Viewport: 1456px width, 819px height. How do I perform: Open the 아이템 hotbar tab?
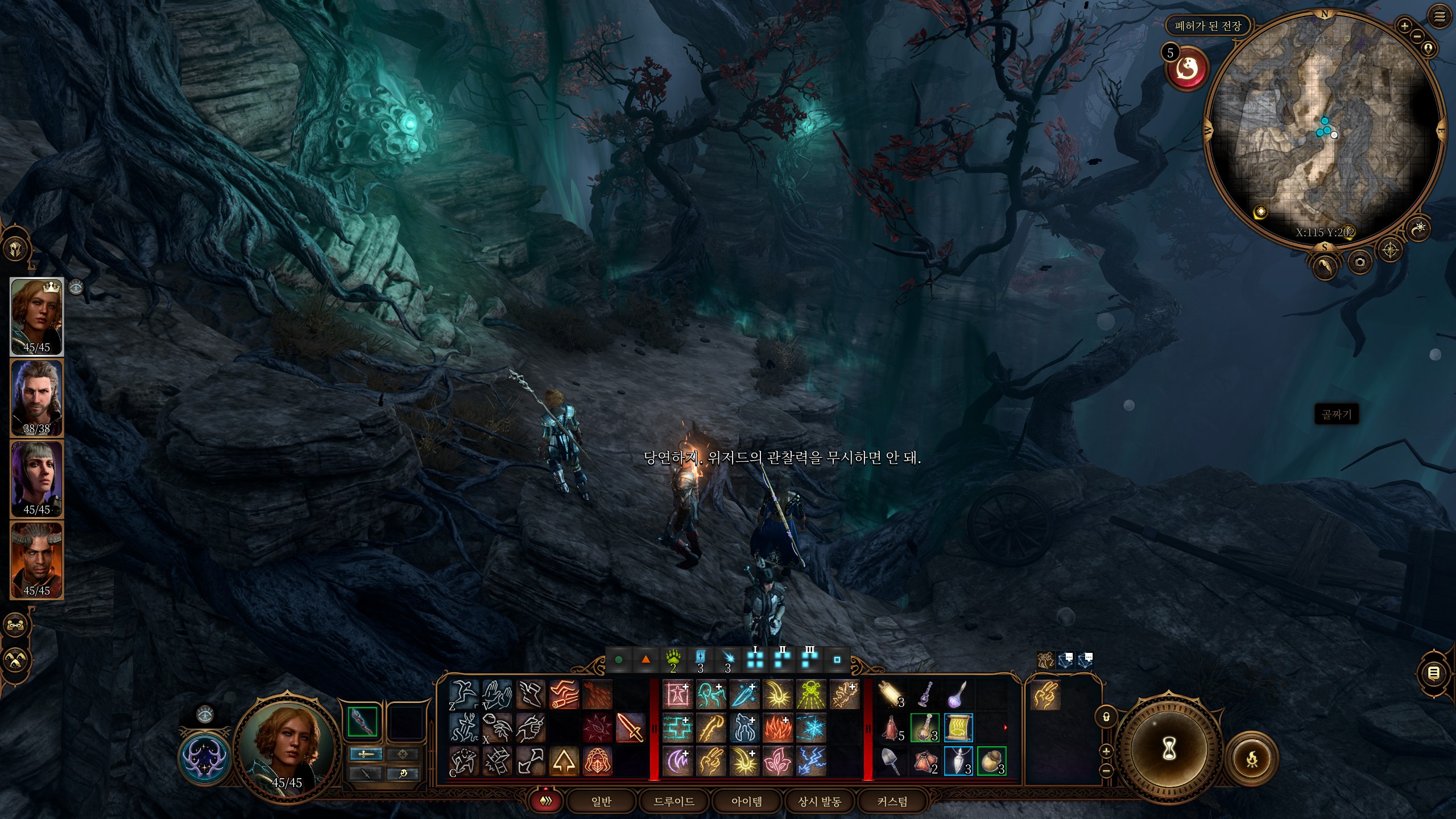747,801
